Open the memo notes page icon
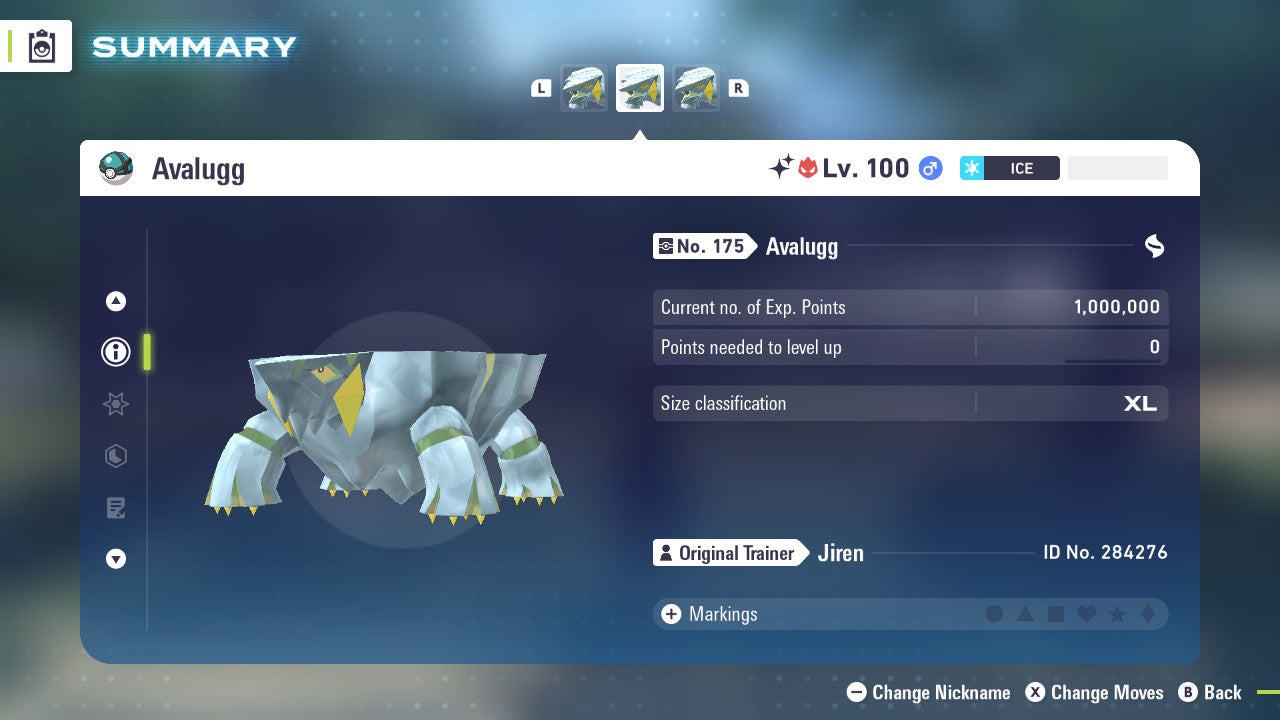This screenshot has width=1280, height=720. 115,508
